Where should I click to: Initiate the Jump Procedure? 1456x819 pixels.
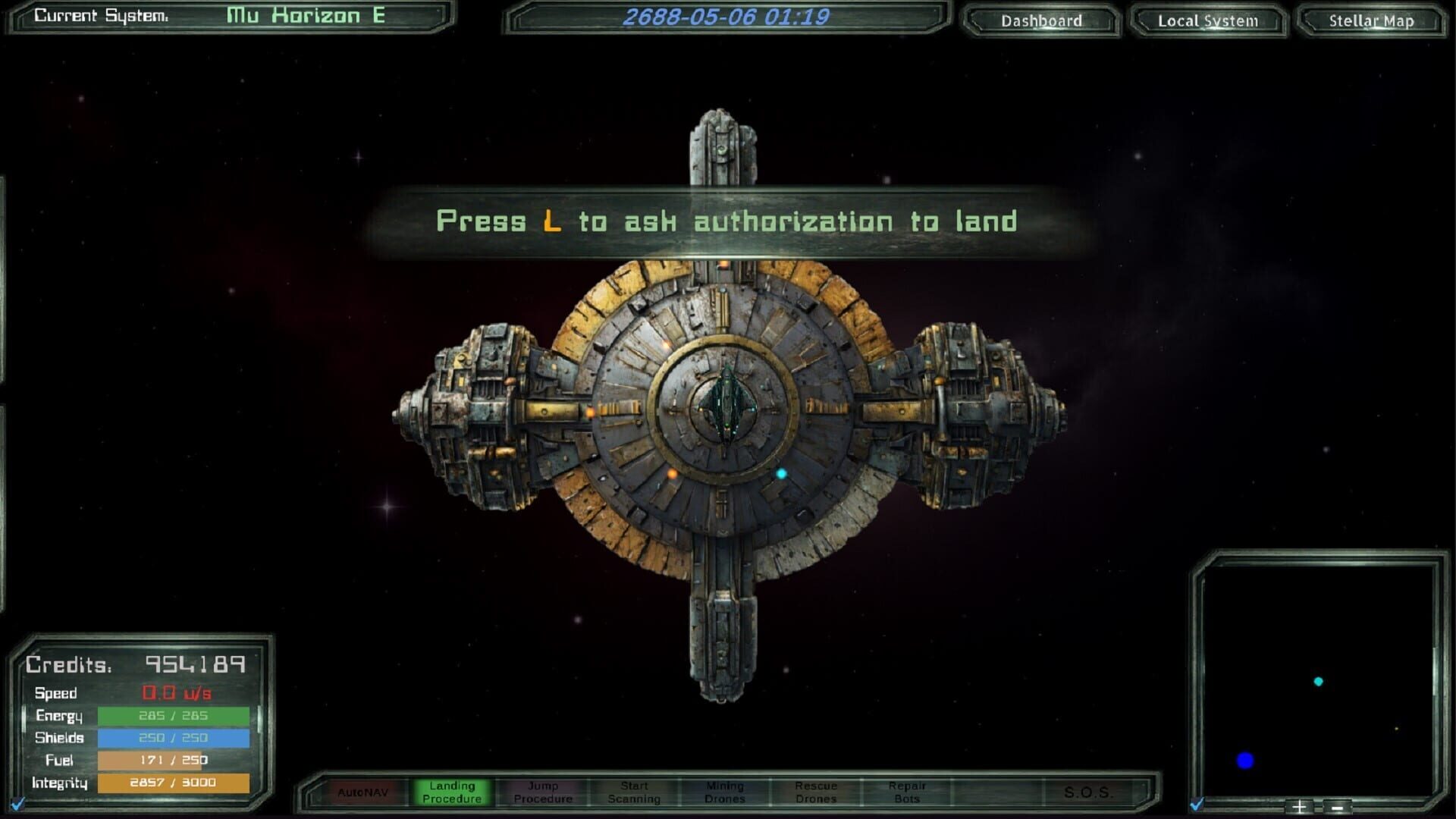click(543, 791)
